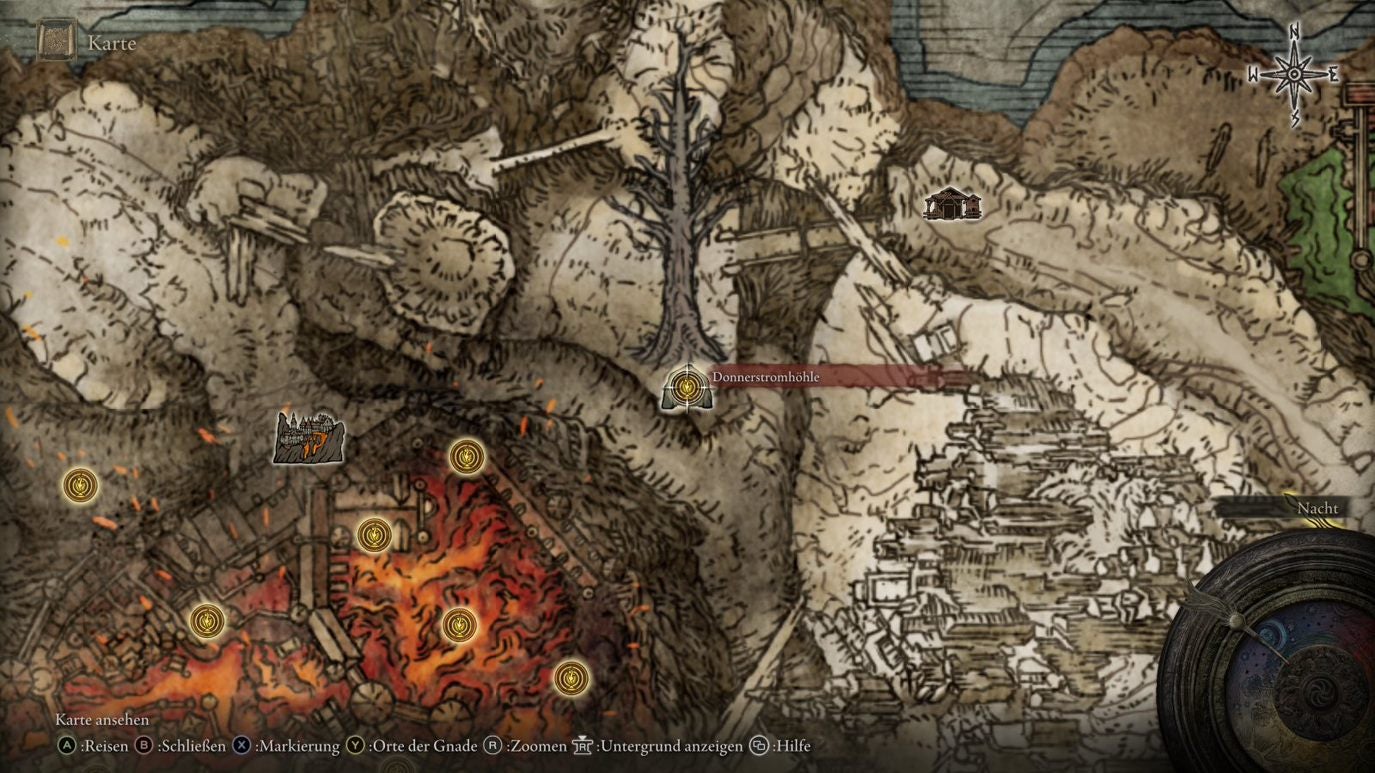Select the westernmost site of grace icon
Screen dimensions: 1375x773
tap(79, 486)
